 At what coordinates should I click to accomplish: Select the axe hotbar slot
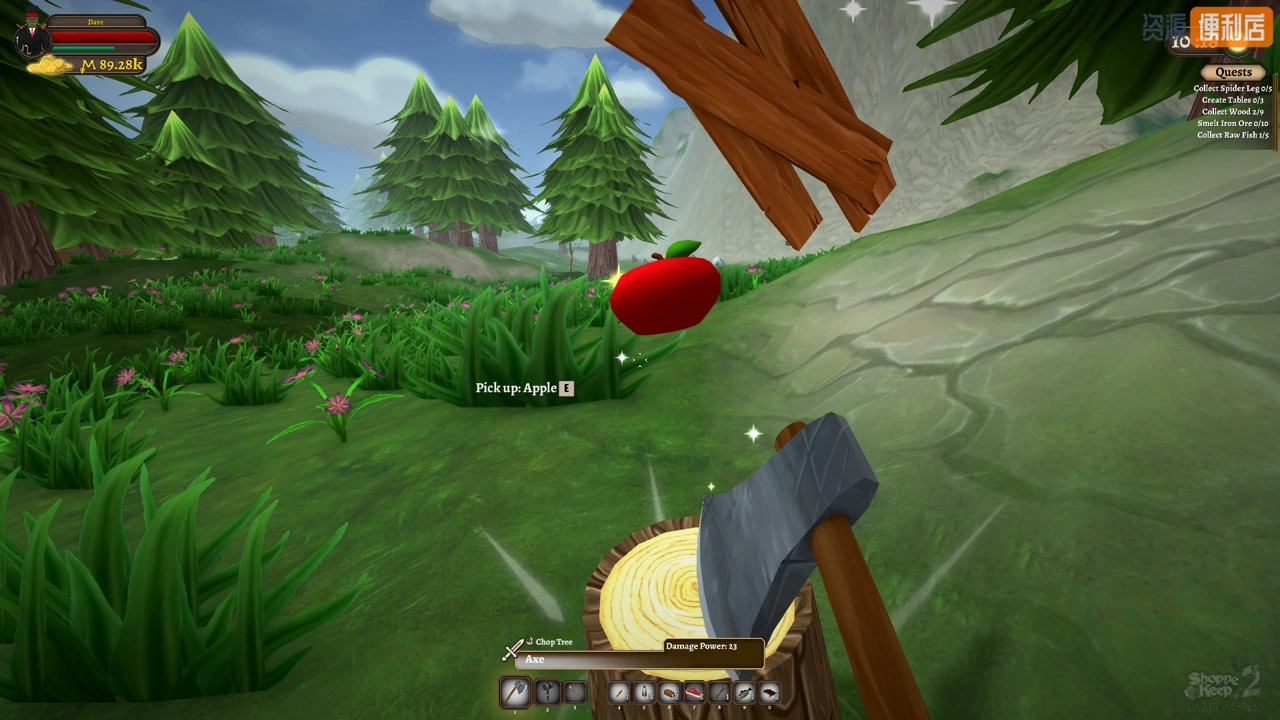point(515,692)
